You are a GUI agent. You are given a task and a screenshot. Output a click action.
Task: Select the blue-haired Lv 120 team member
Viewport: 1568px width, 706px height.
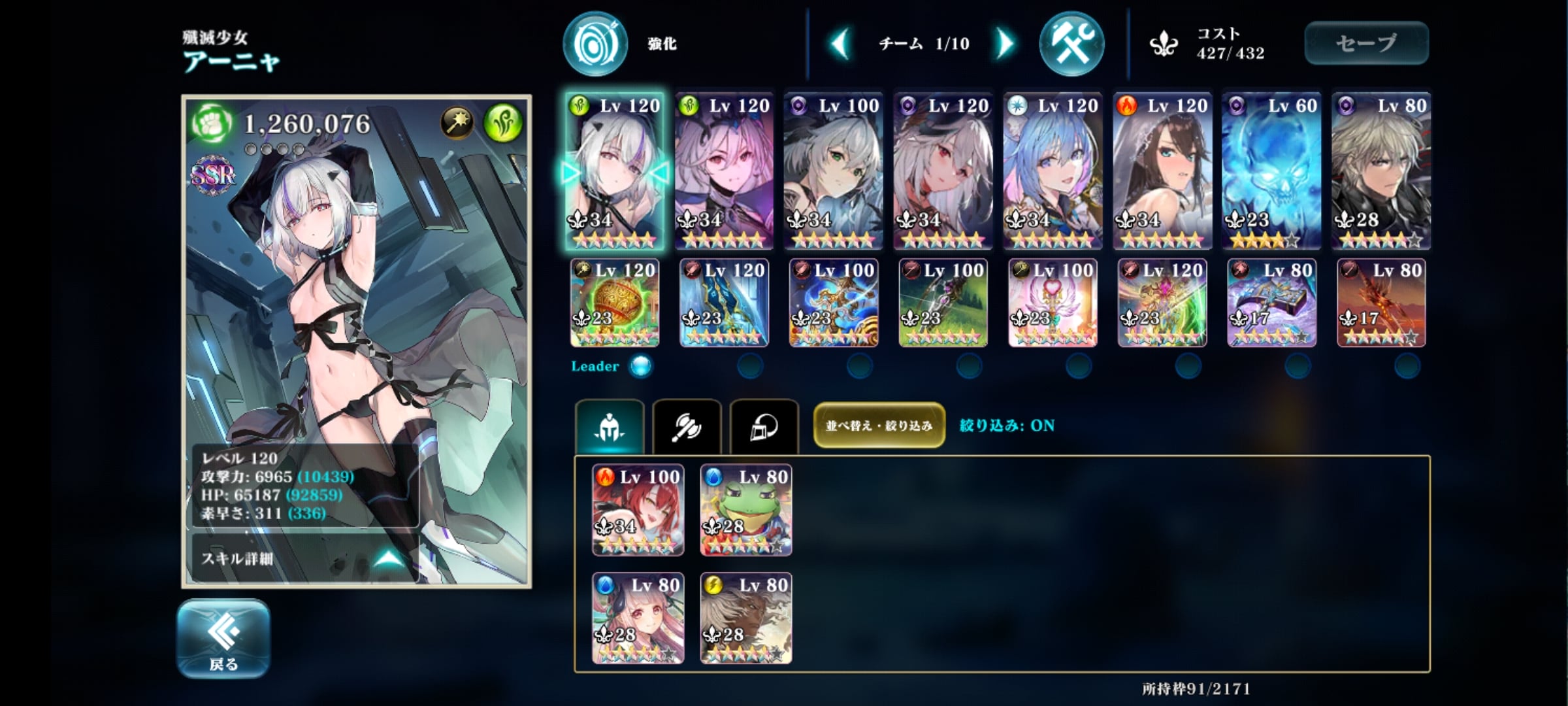coord(1053,170)
